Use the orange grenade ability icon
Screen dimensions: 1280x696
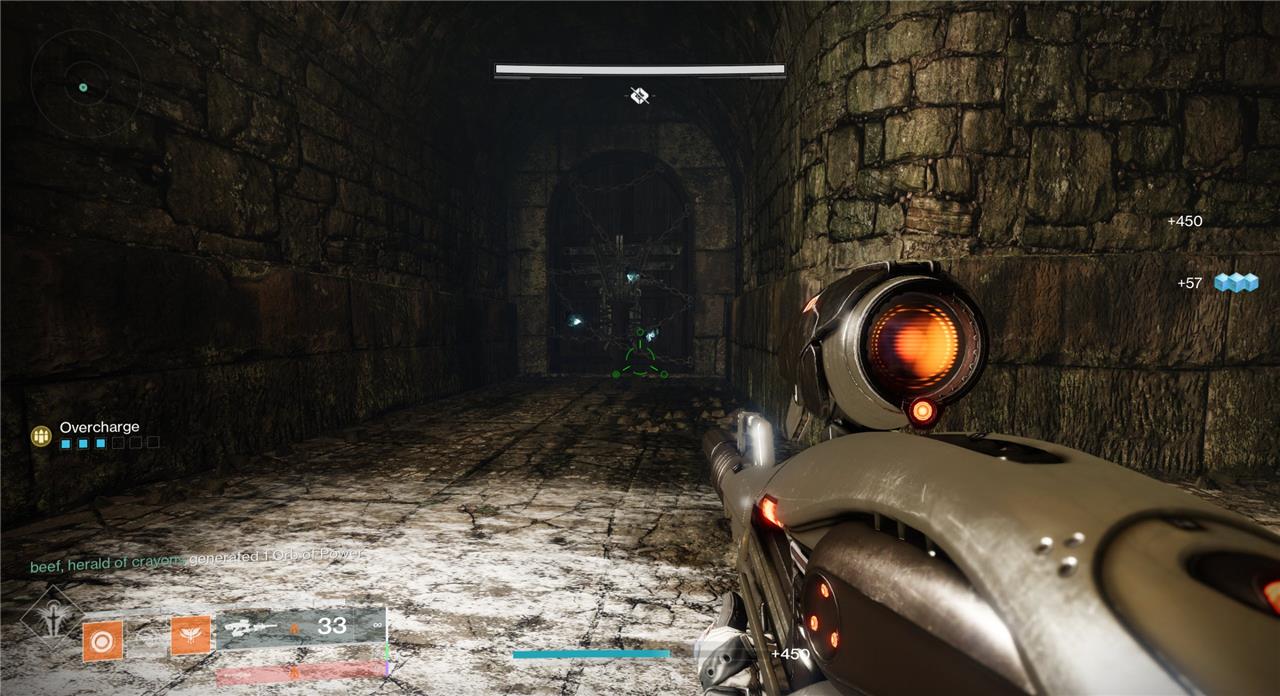point(102,638)
